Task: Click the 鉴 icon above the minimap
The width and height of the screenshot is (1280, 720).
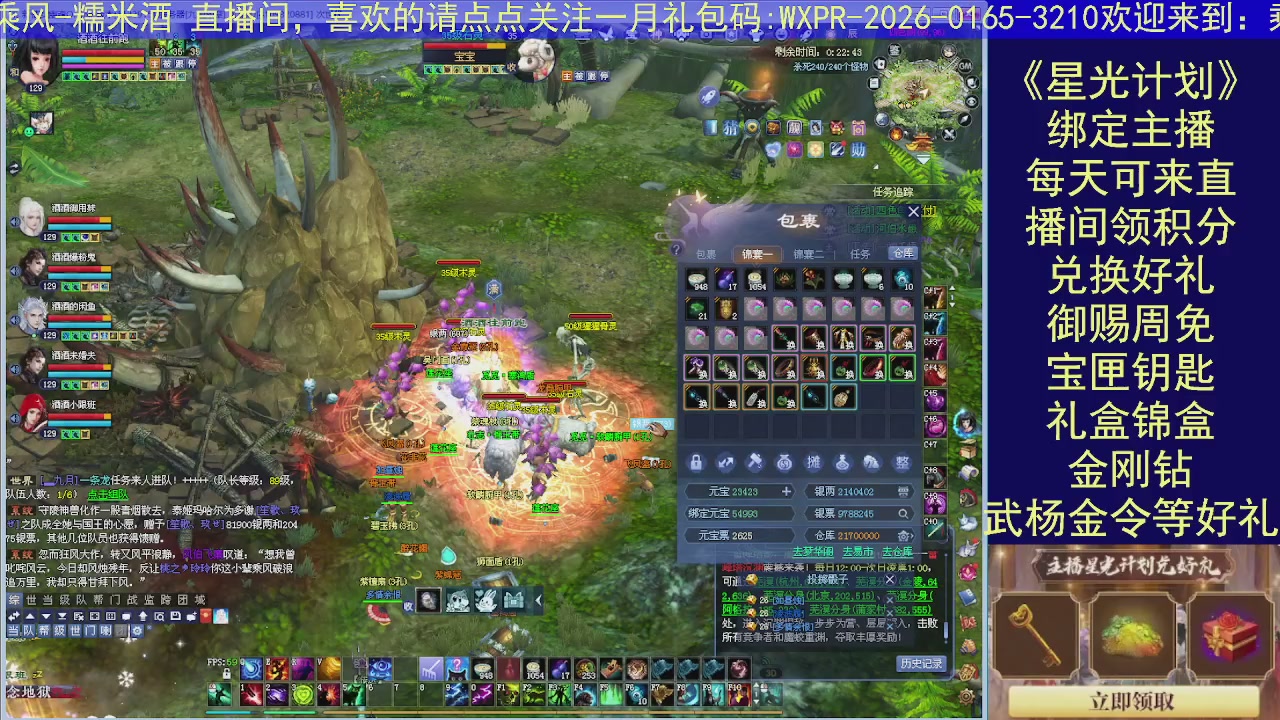Action: click(895, 51)
